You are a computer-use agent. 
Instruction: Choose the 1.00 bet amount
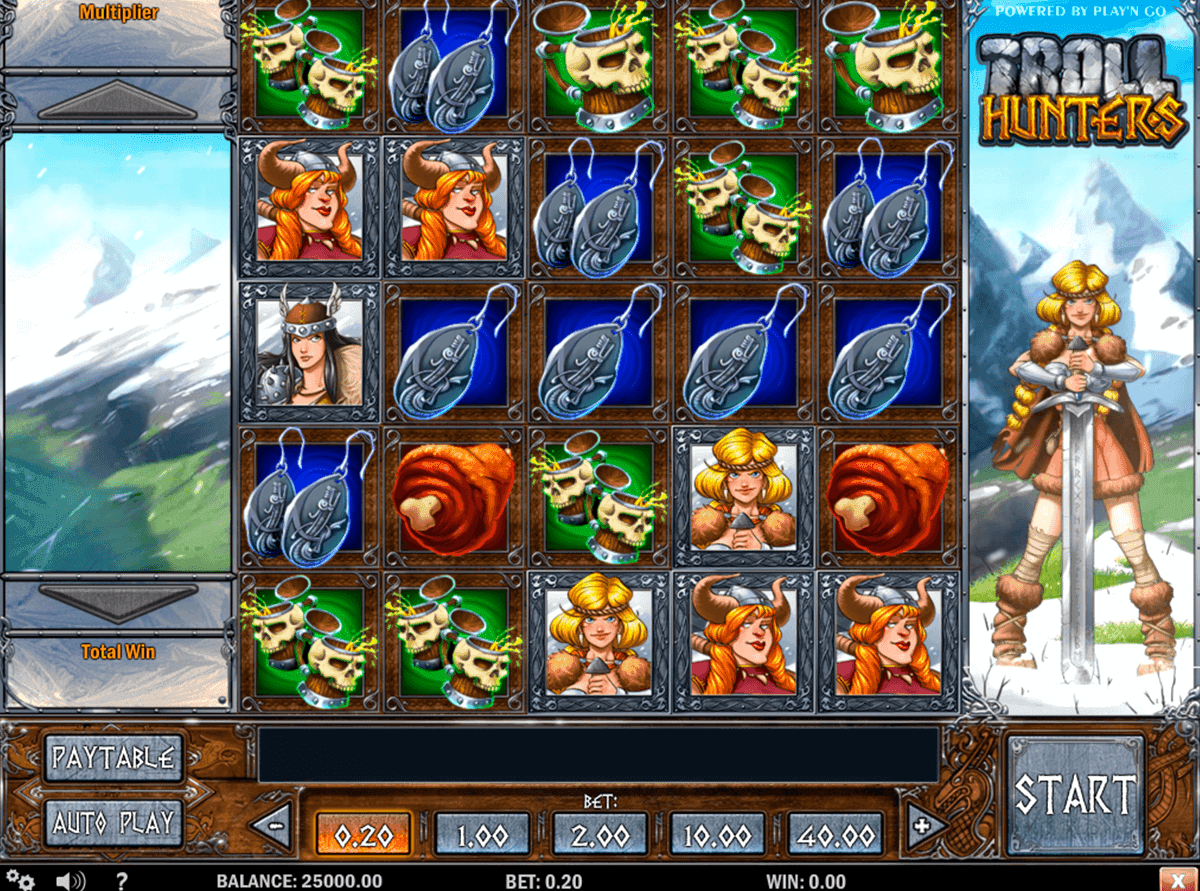point(482,831)
